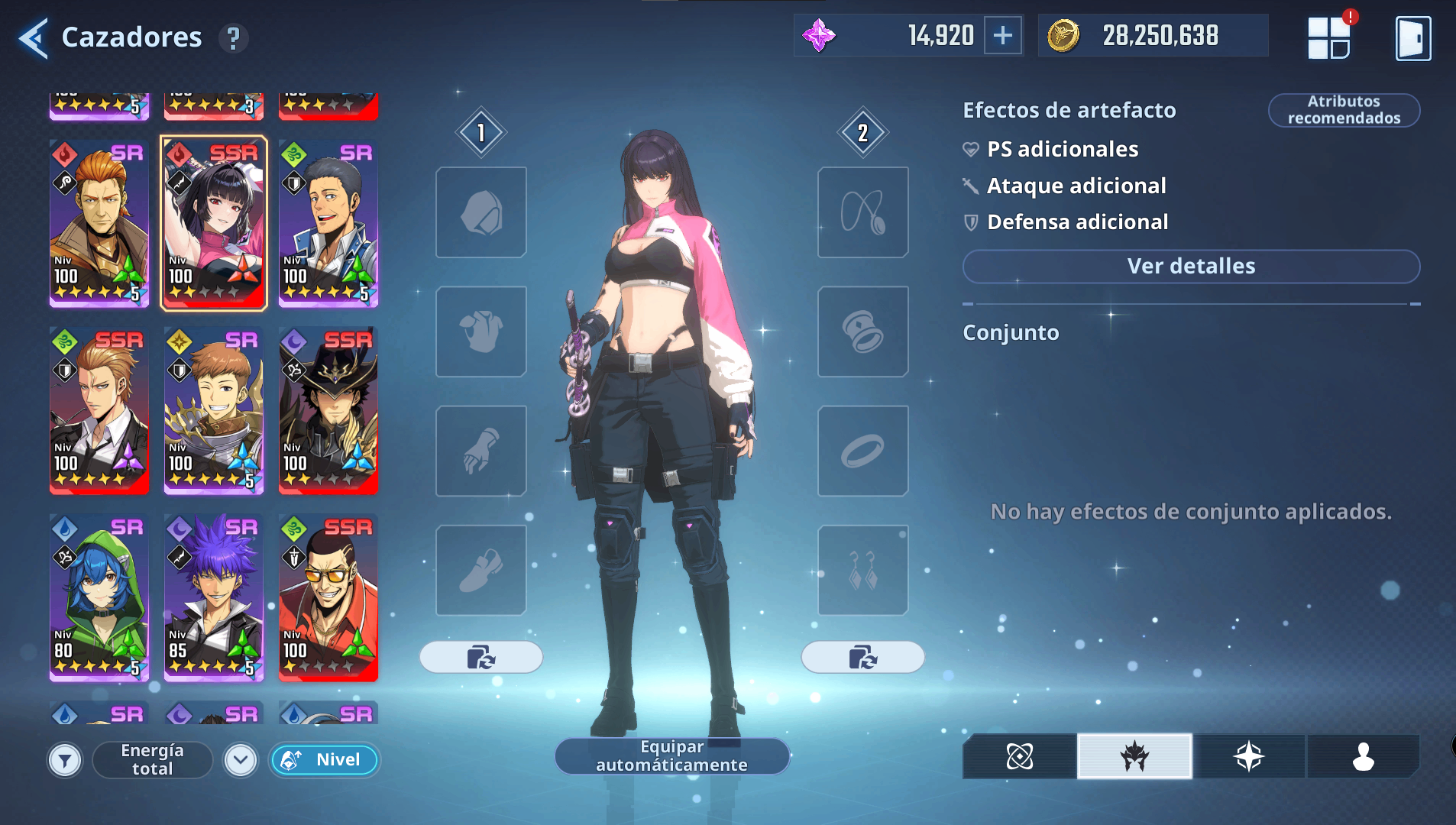Tap the auto-equip icon under slot column 1
This screenshot has height=825, width=1456.
[x=480, y=657]
